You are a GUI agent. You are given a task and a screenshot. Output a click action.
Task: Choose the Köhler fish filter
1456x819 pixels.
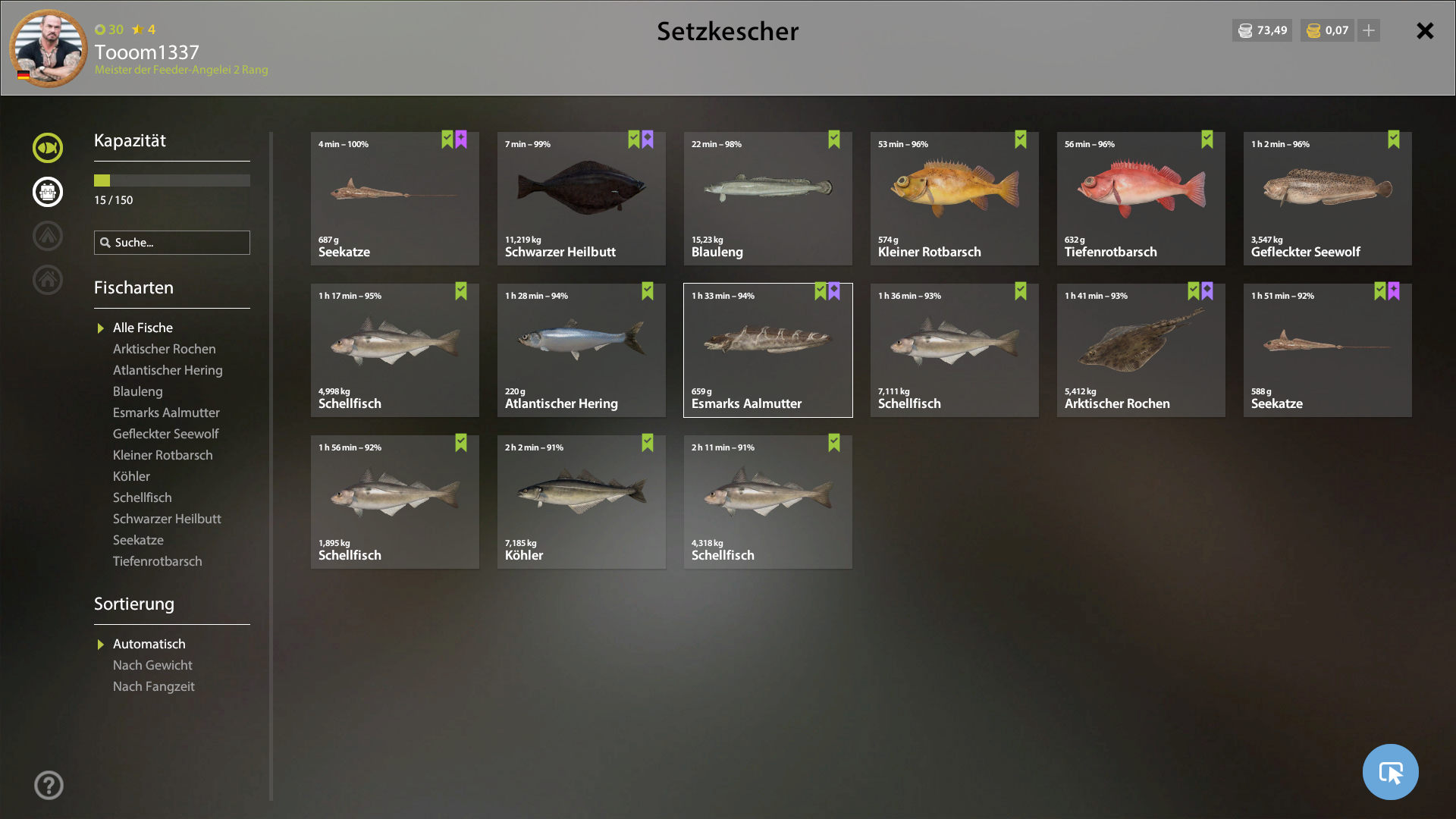131,476
